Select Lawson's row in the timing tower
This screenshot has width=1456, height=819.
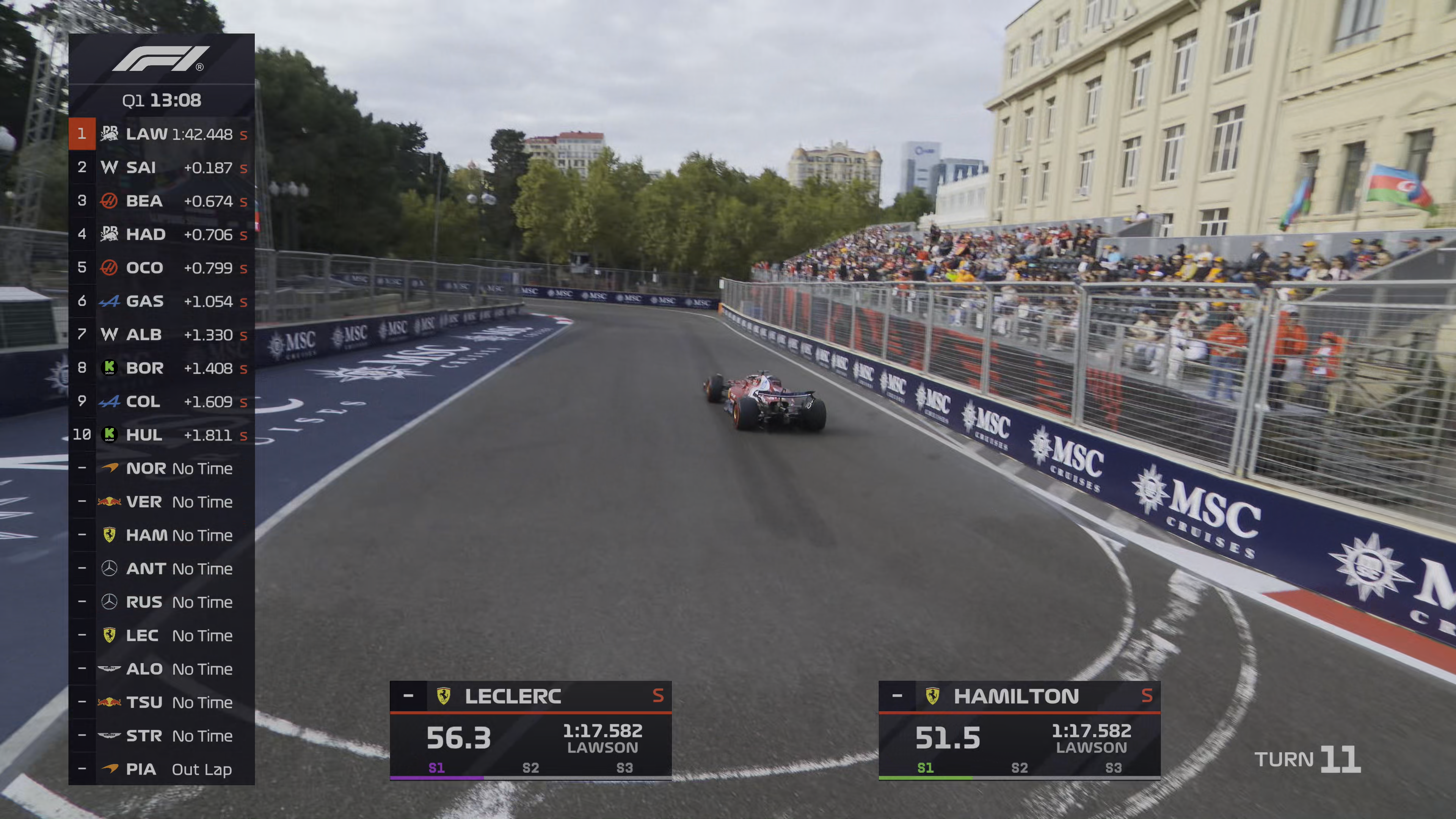[x=162, y=134]
